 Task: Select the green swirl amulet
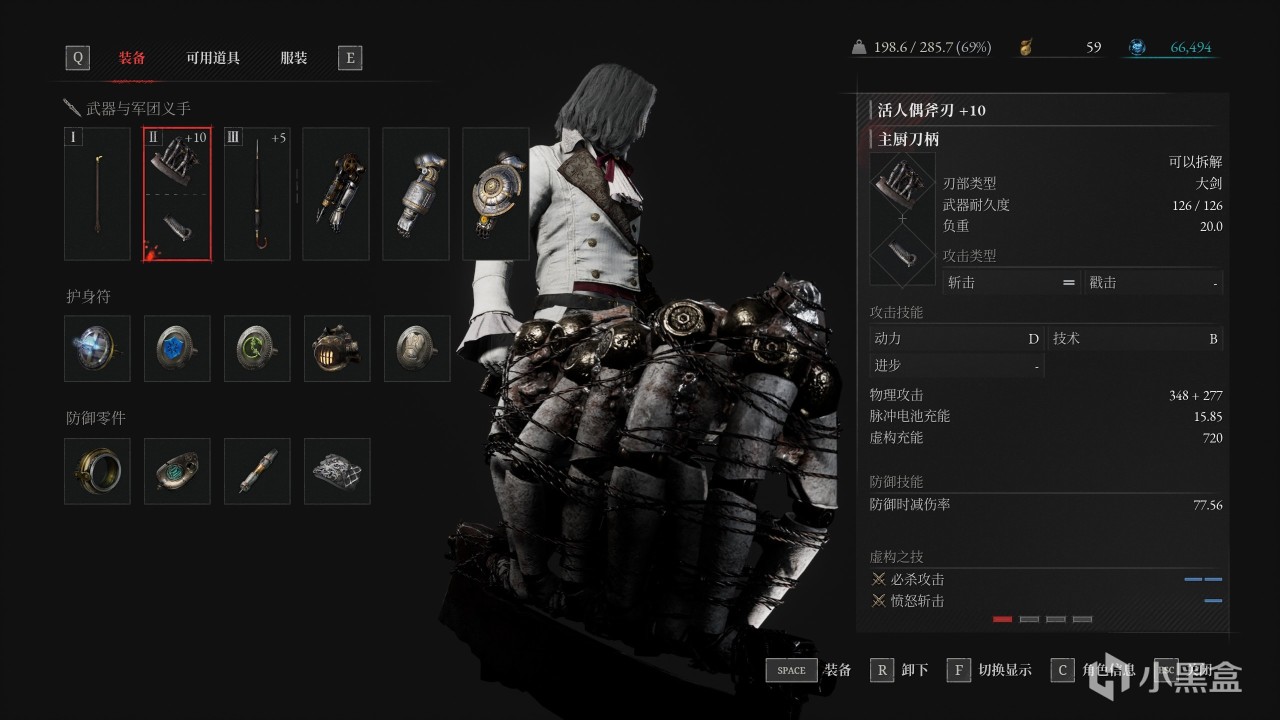[257, 349]
